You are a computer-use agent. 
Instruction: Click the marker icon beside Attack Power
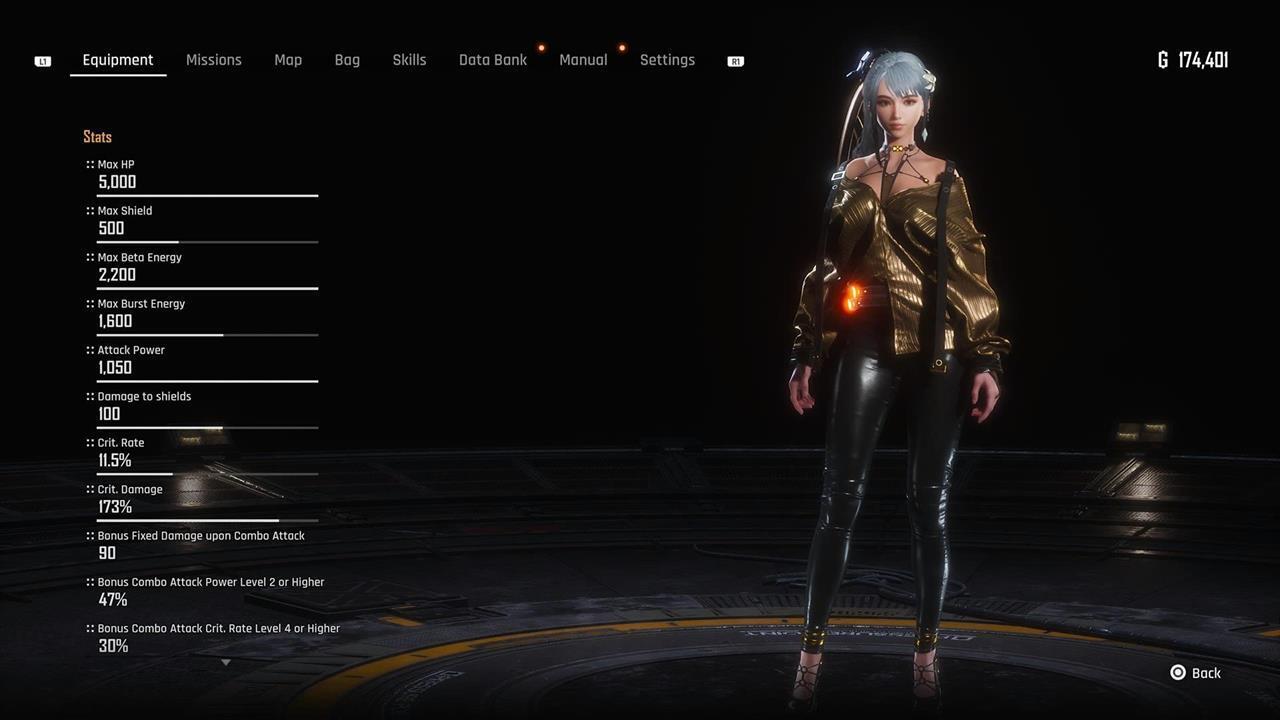pyautogui.click(x=88, y=350)
